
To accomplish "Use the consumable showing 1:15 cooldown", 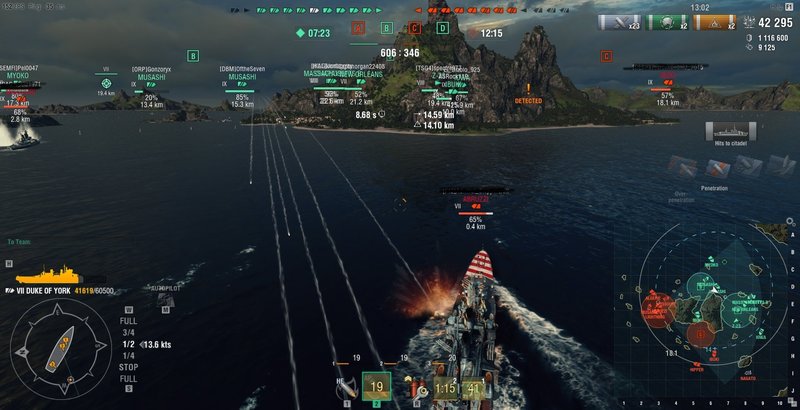I will (x=445, y=387).
